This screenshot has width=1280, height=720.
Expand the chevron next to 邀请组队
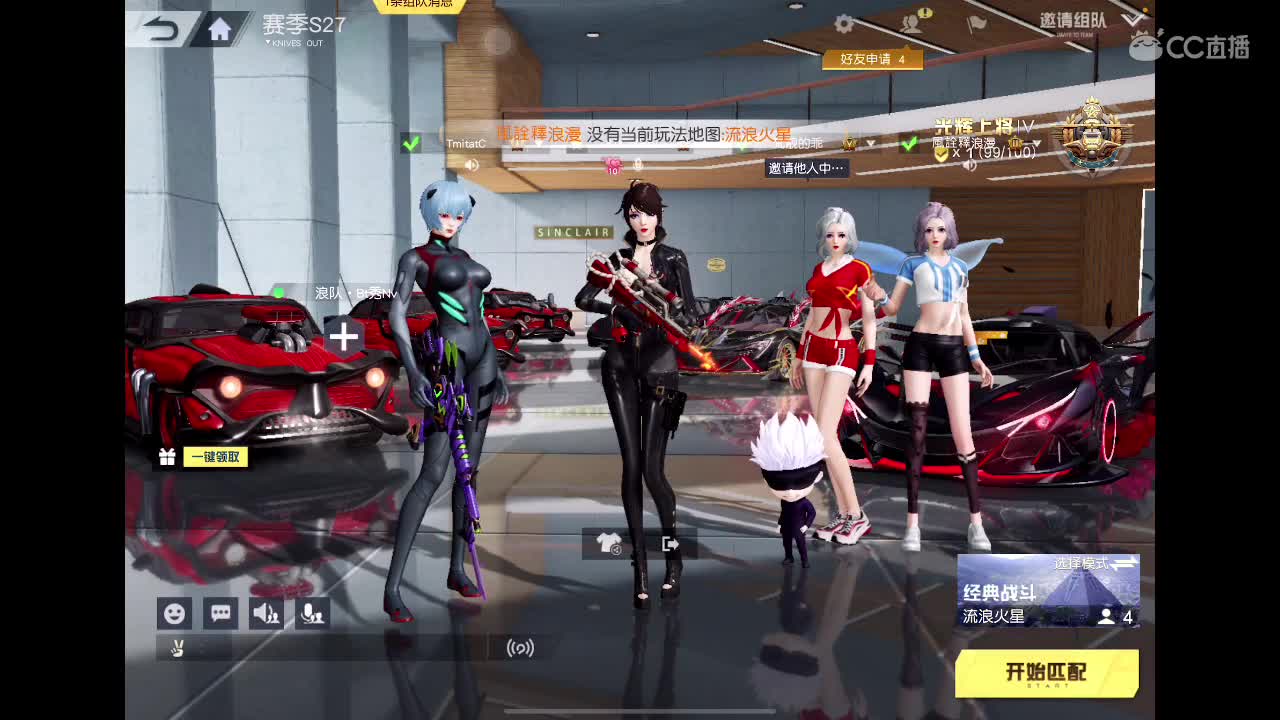[1131, 18]
